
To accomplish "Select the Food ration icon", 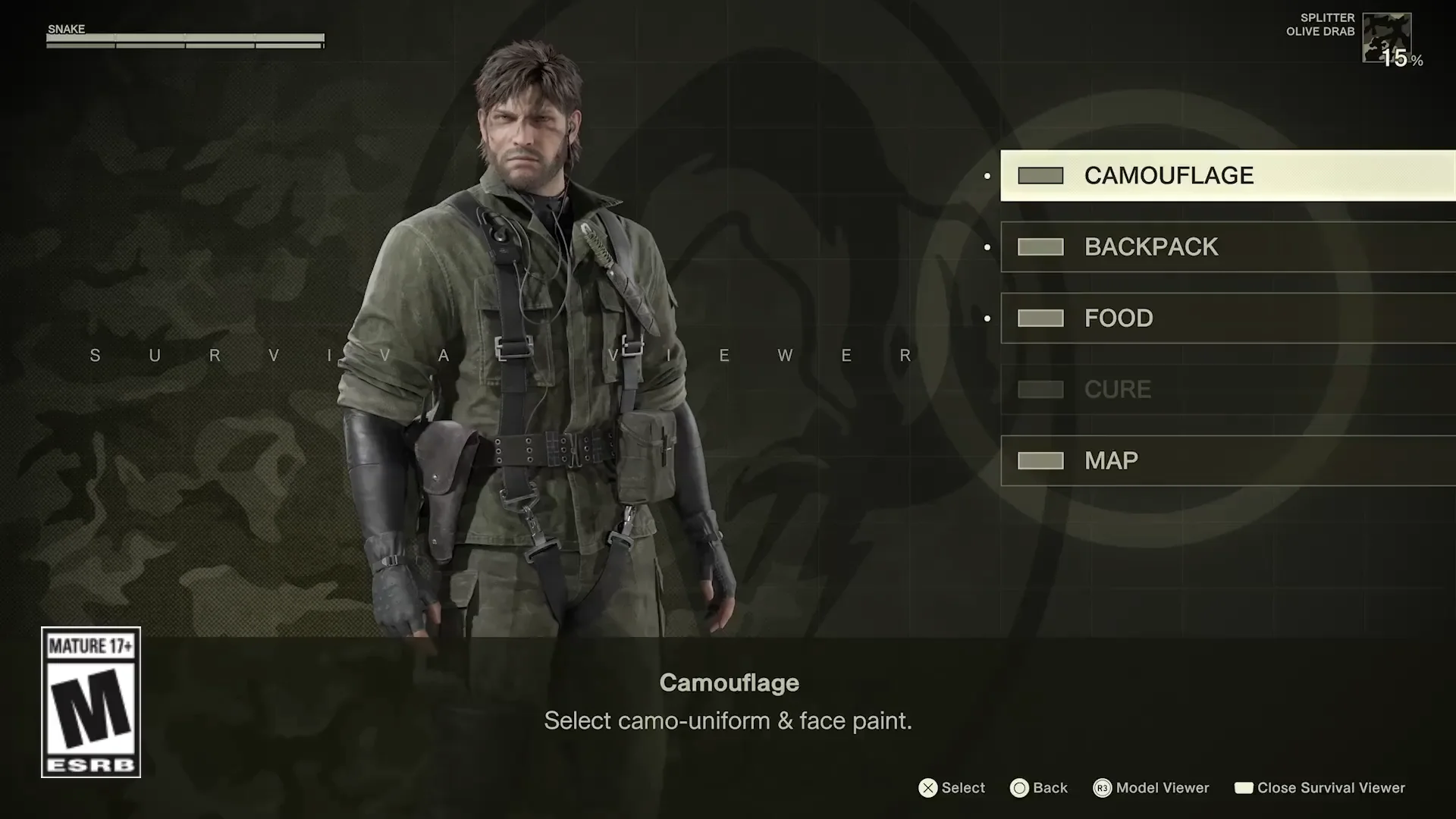I will click(1040, 318).
